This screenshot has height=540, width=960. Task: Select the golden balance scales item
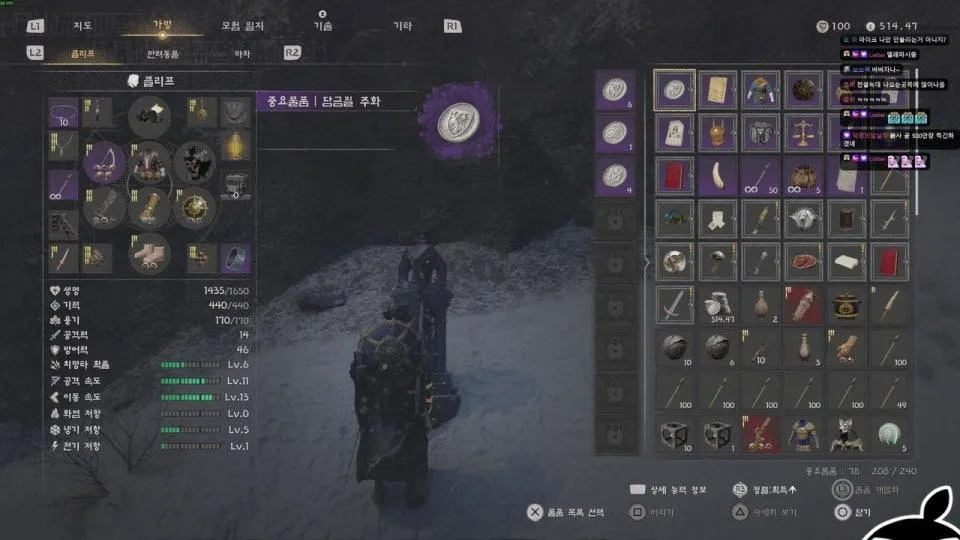tap(804, 133)
